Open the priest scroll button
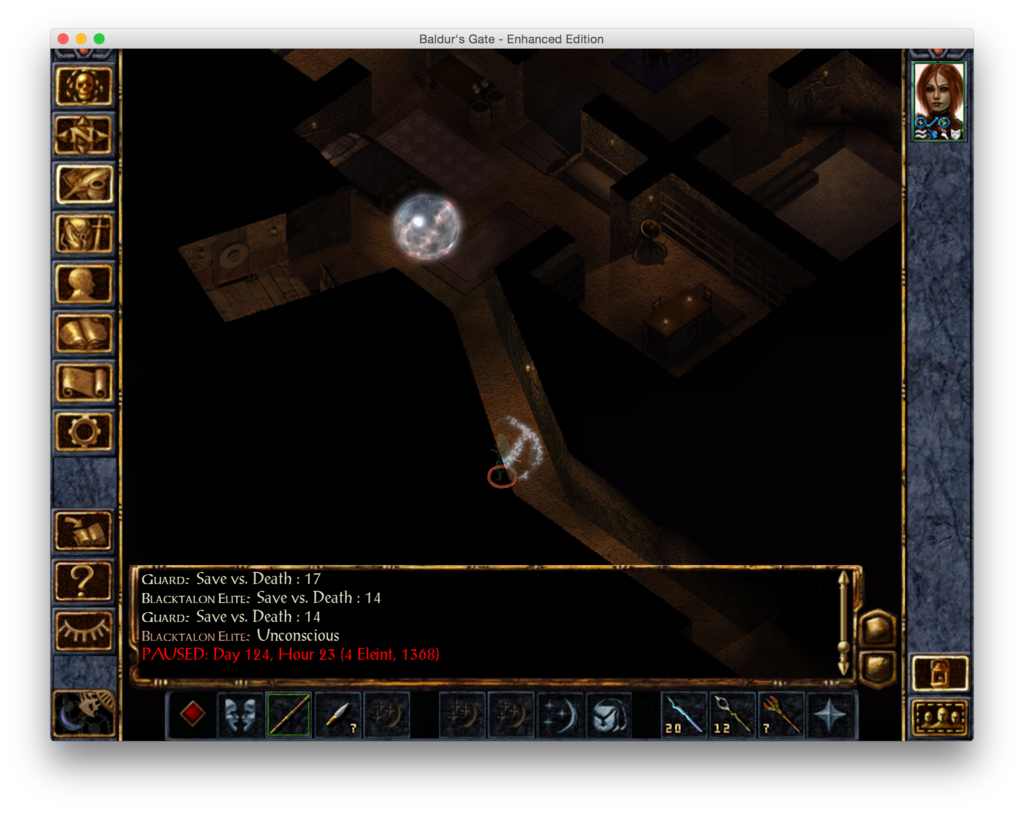Image resolution: width=1024 pixels, height=813 pixels. (x=84, y=382)
